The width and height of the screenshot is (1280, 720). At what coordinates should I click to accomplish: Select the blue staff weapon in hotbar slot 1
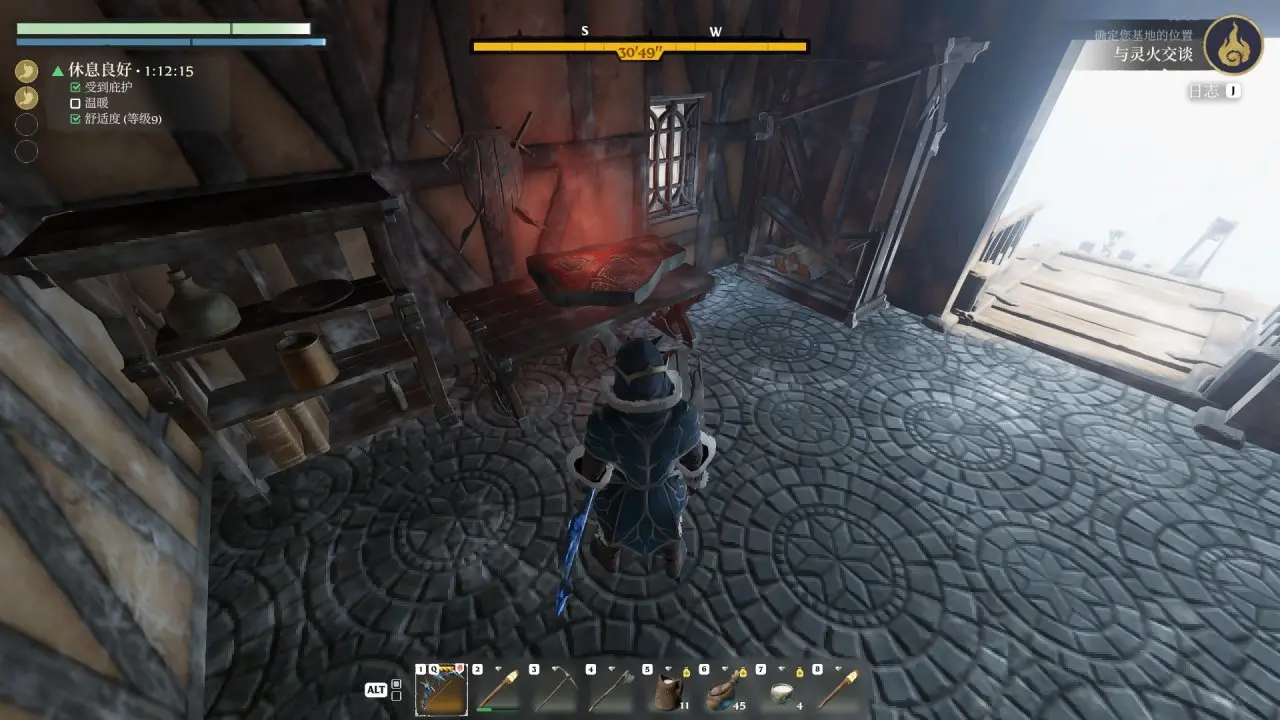pyautogui.click(x=440, y=691)
